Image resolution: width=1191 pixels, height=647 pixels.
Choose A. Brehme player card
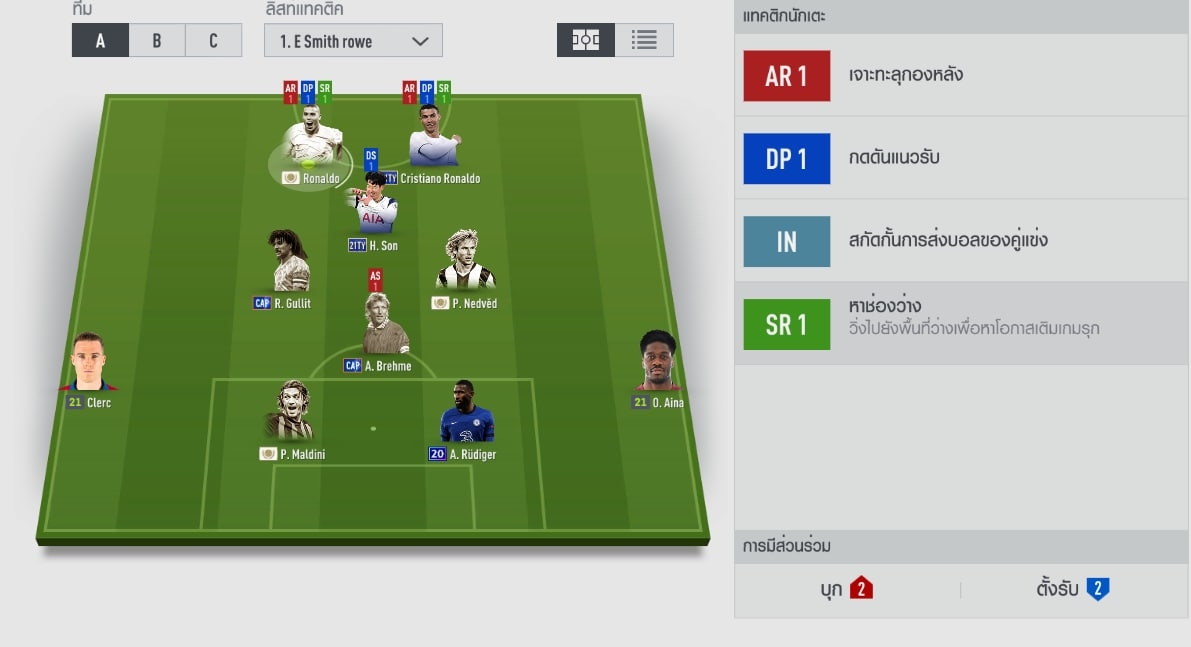[x=384, y=325]
